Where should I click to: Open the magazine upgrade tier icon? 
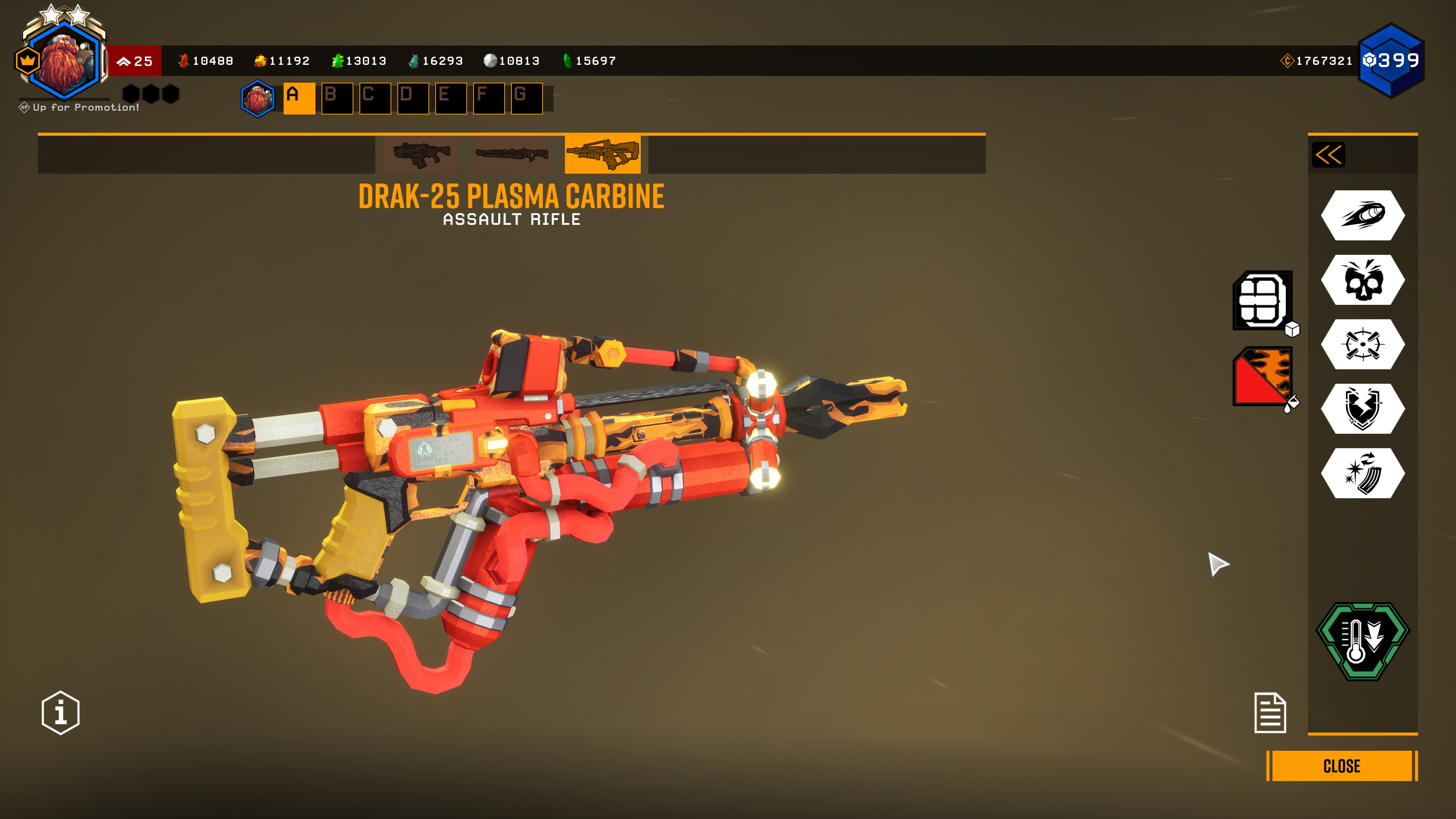(x=1362, y=473)
